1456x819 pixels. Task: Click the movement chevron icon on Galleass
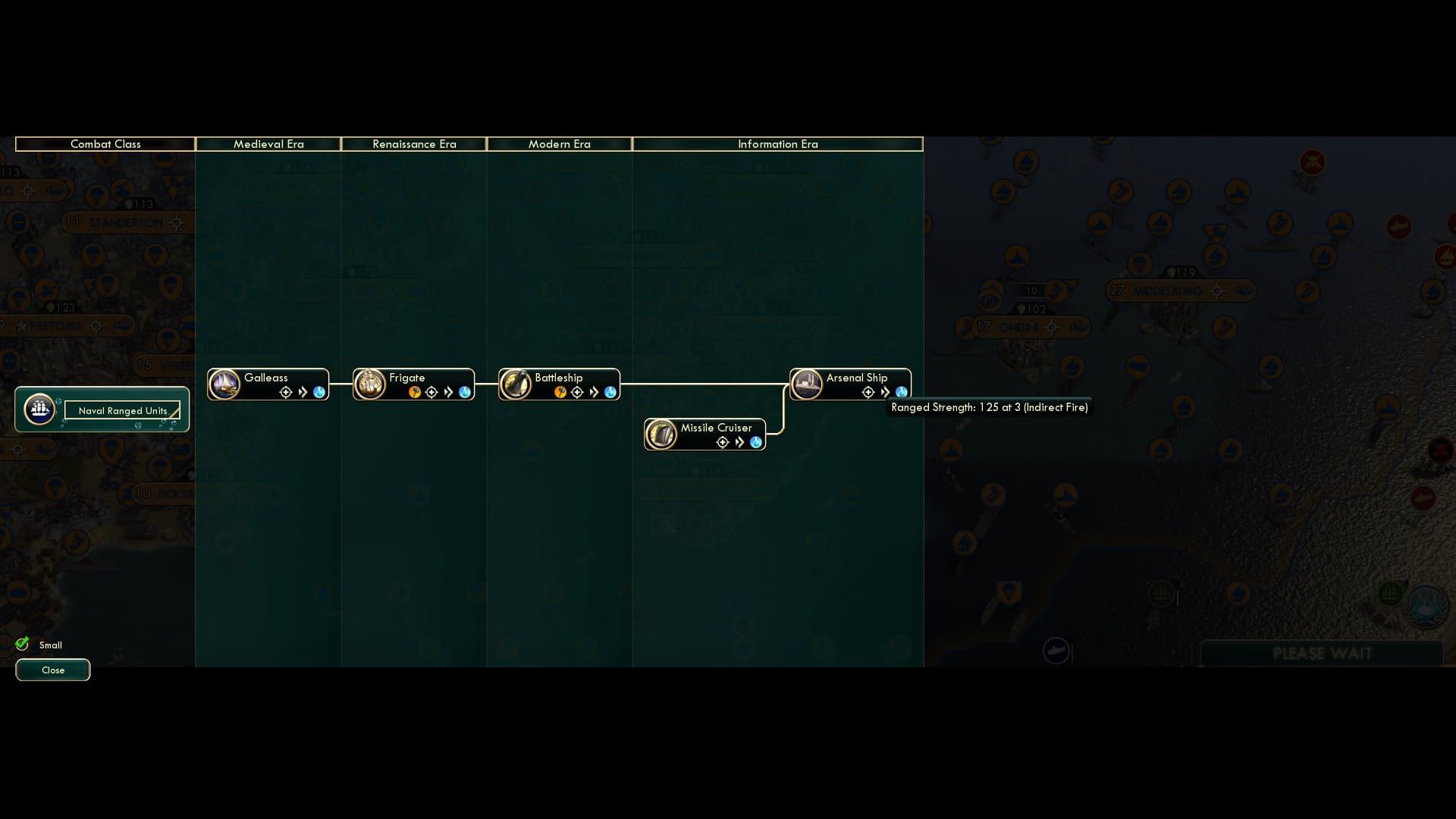302,392
